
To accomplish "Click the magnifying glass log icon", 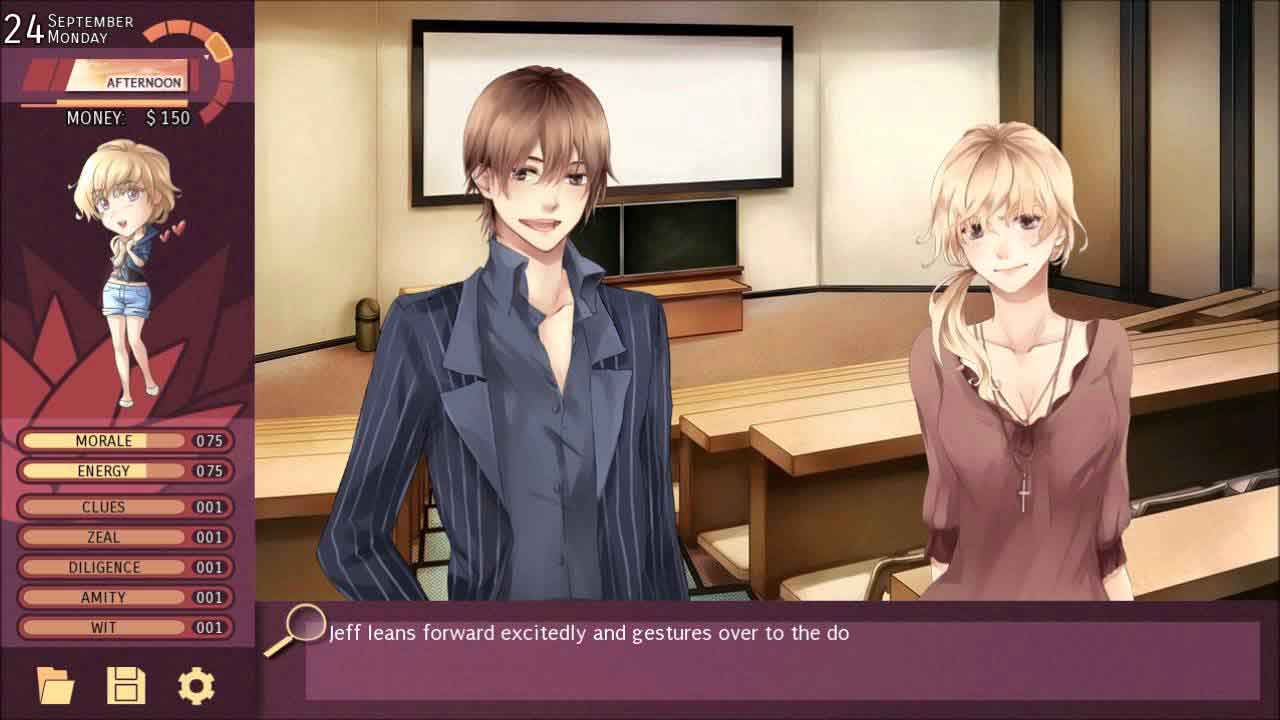I will point(299,626).
